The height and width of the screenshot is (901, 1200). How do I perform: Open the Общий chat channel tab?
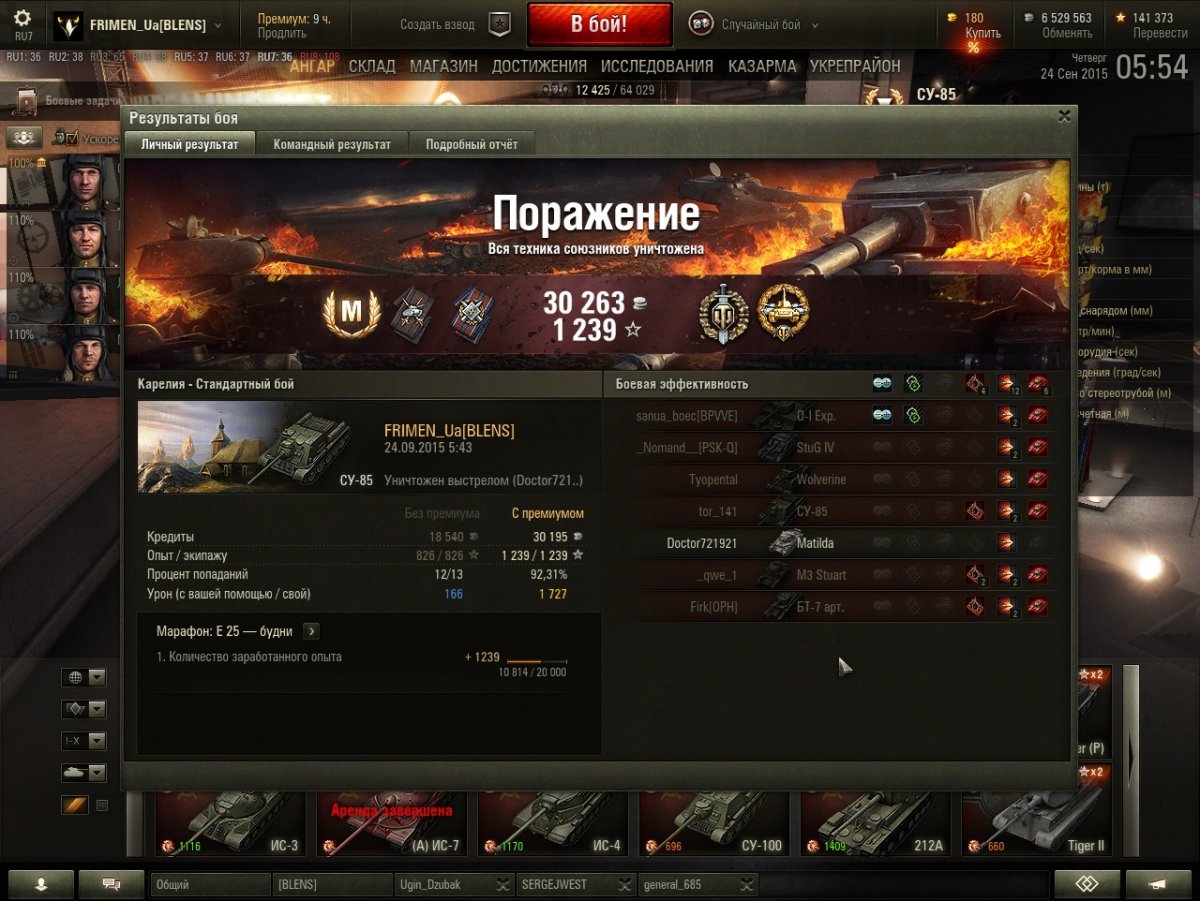(210, 884)
